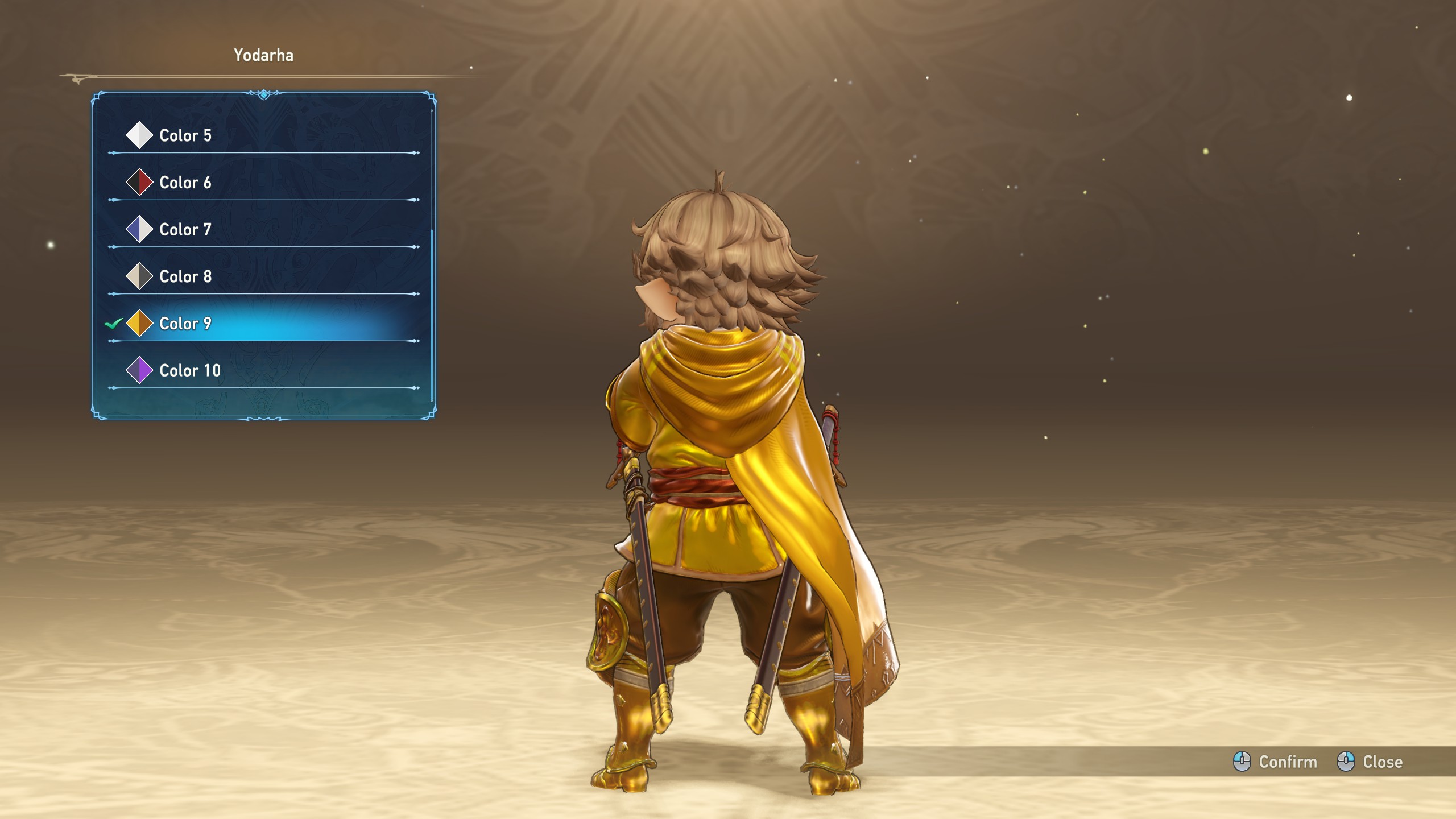Image resolution: width=1456 pixels, height=819 pixels.
Task: Pick the Color 7 blue palette
Action: tap(185, 230)
